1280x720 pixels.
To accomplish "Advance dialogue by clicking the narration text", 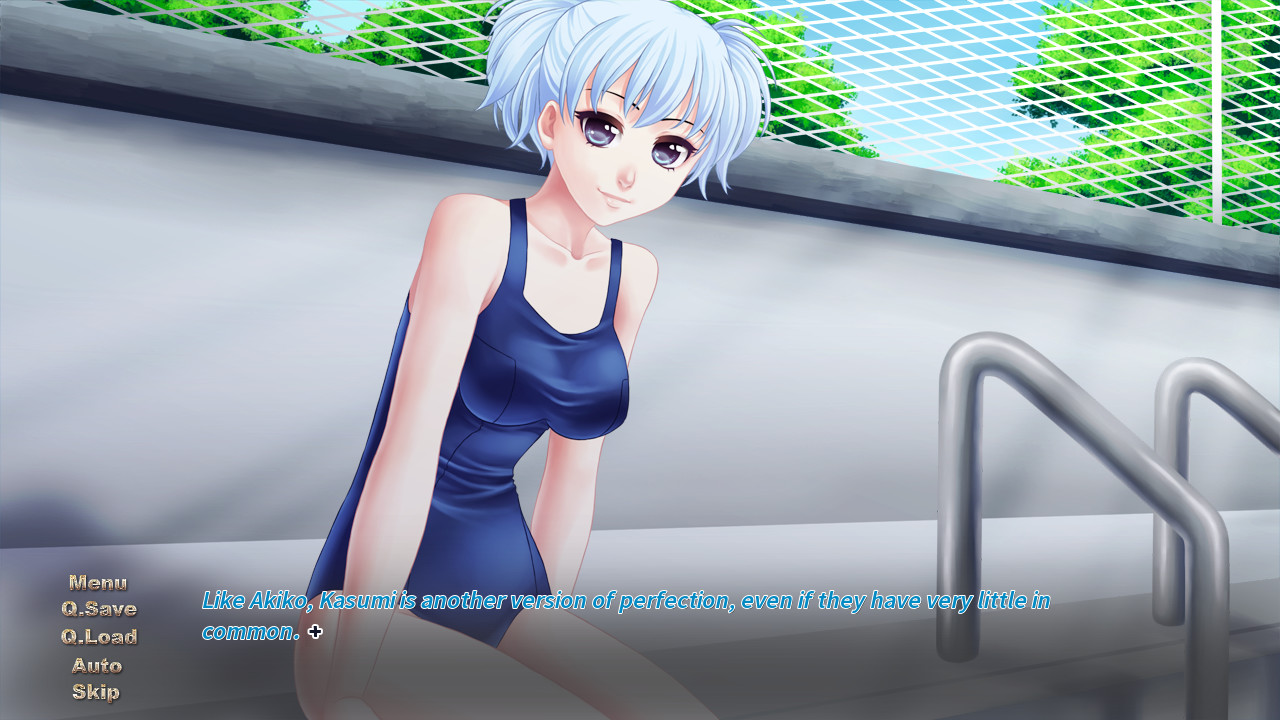I will (x=625, y=602).
